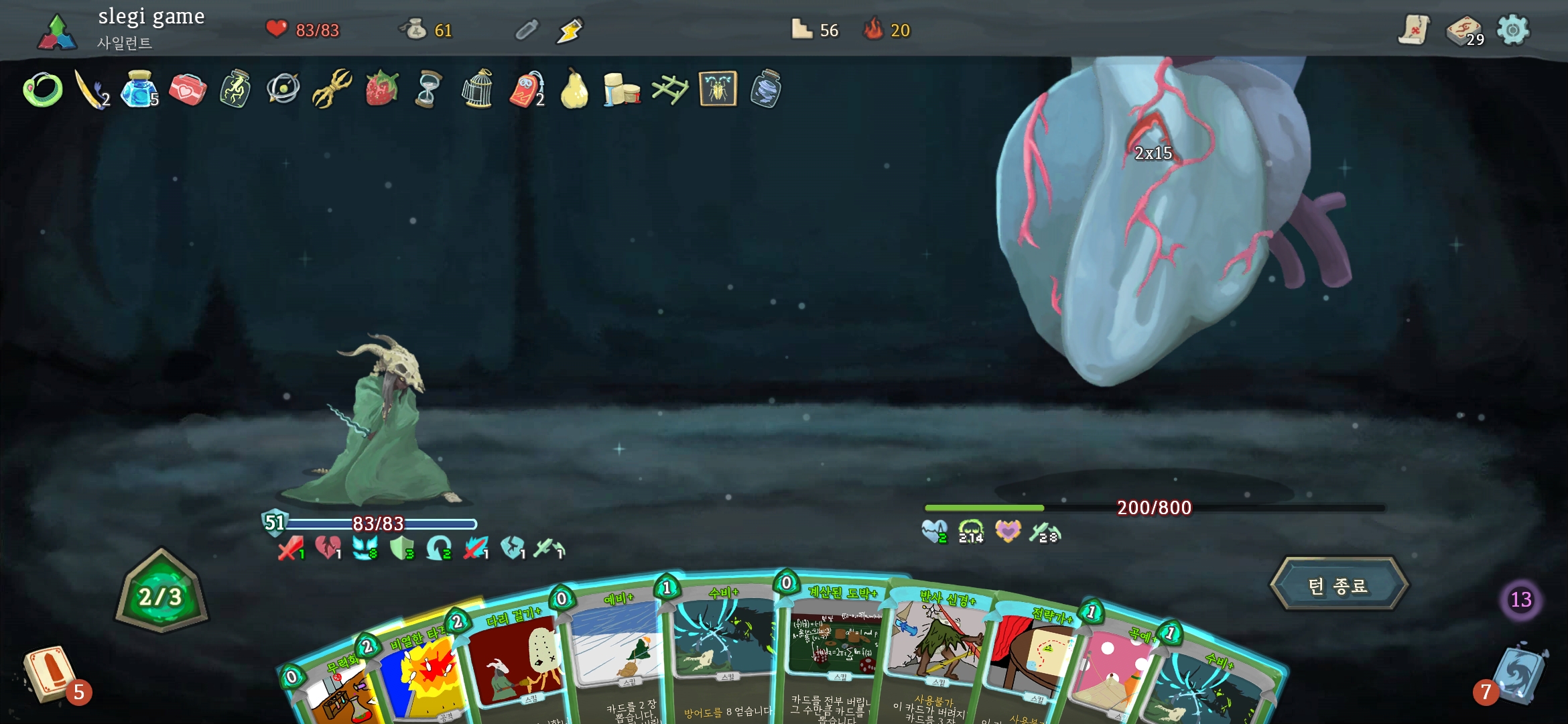Choose the 곡예+ card

coord(1116,677)
